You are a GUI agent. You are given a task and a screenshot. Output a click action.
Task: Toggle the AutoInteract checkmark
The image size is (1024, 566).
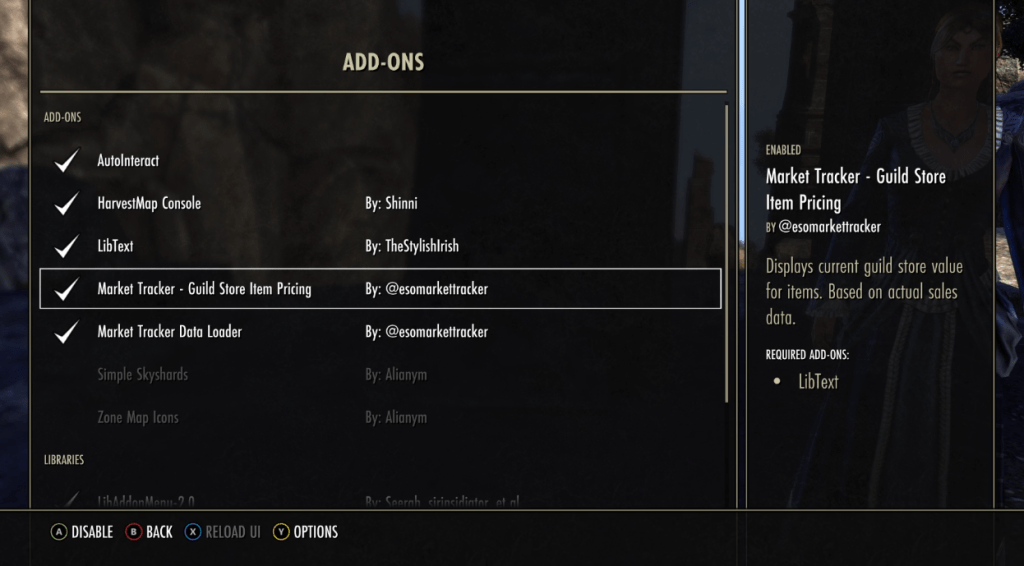click(x=67, y=160)
